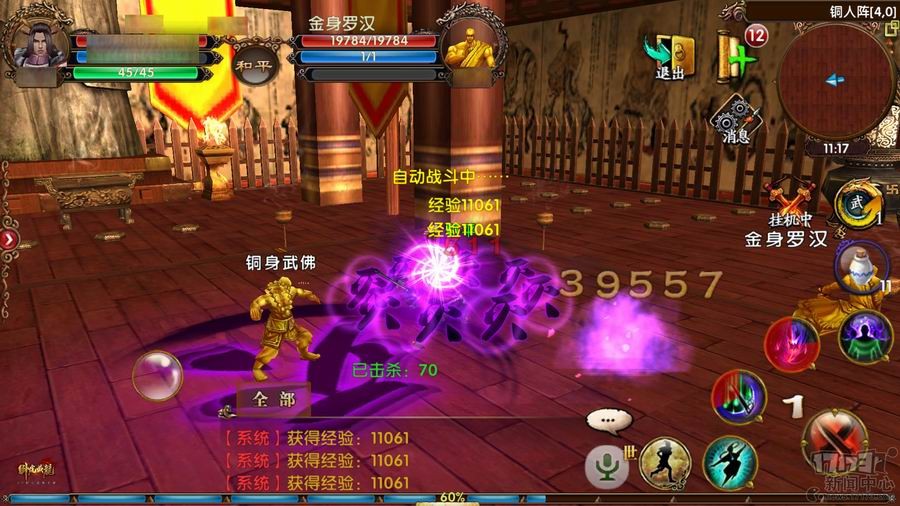
Task: Activate the cyan leaping figure skill
Action: 729,462
